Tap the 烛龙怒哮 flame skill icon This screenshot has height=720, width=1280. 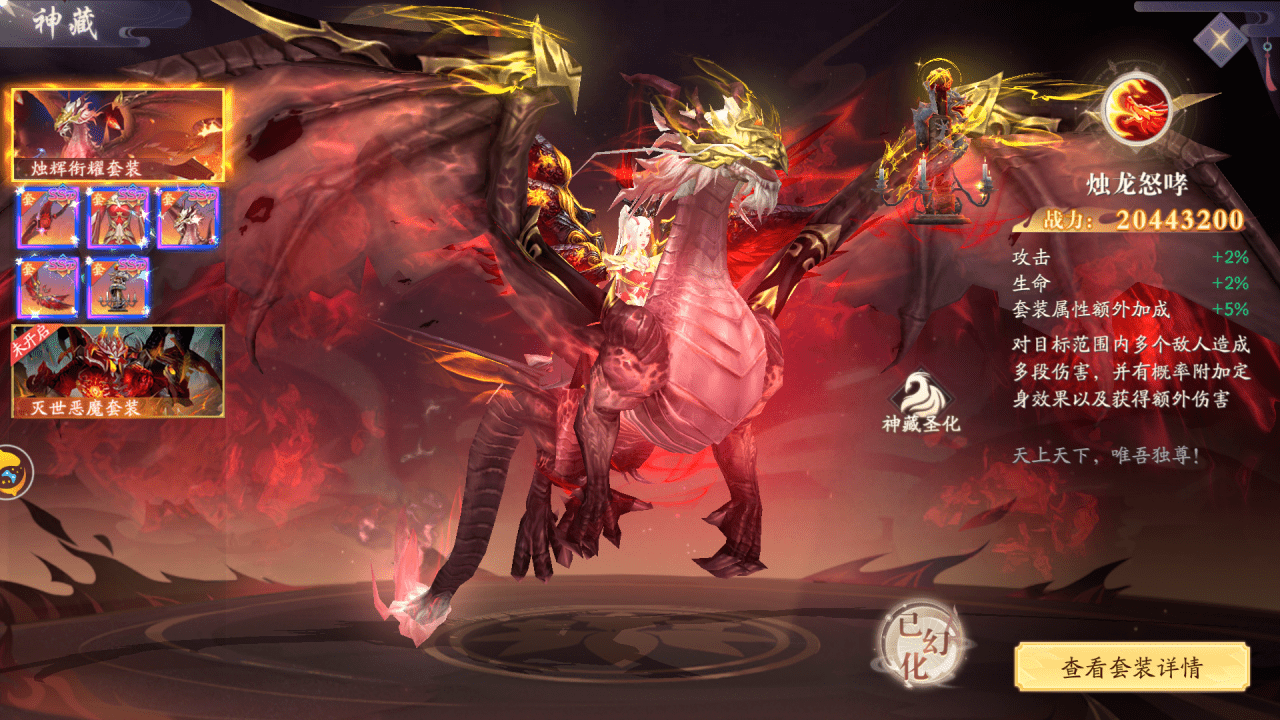pyautogui.click(x=1136, y=107)
